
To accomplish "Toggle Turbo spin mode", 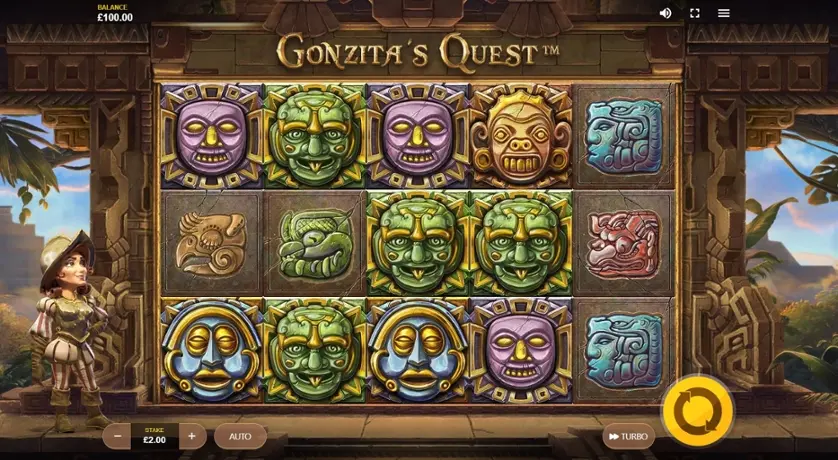I will pos(627,436).
